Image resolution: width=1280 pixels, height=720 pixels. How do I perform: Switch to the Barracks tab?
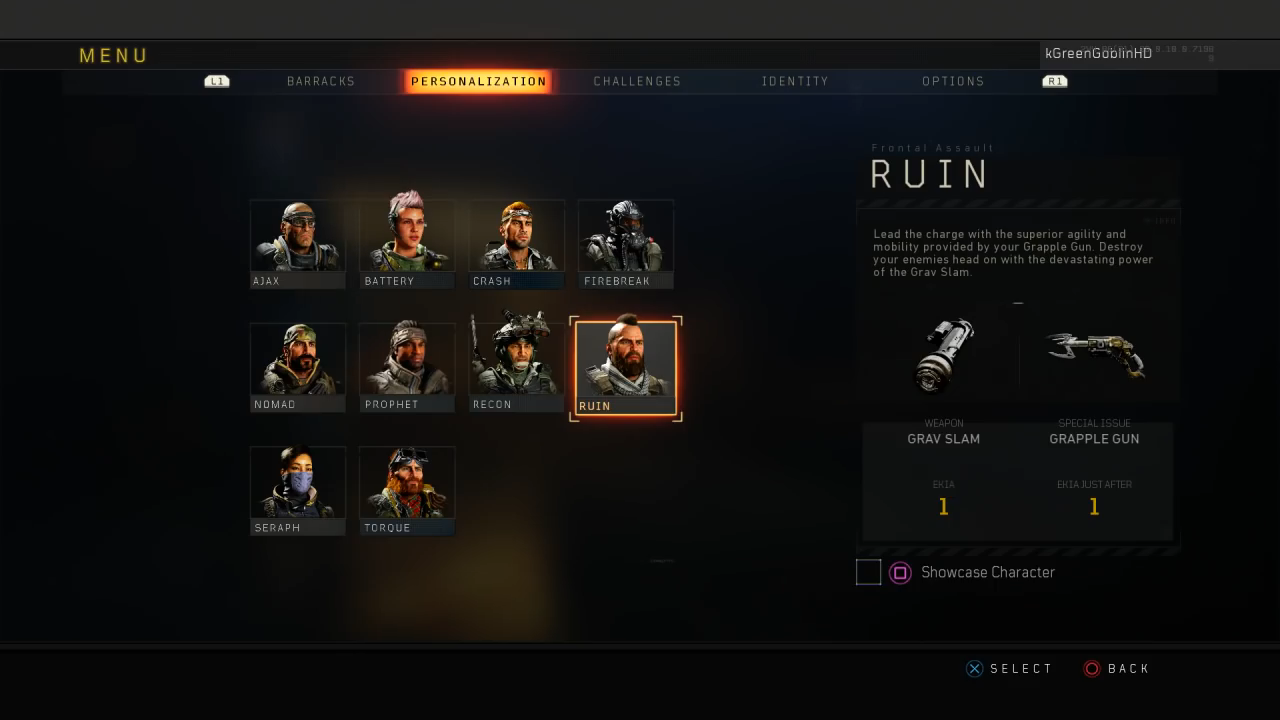point(320,81)
